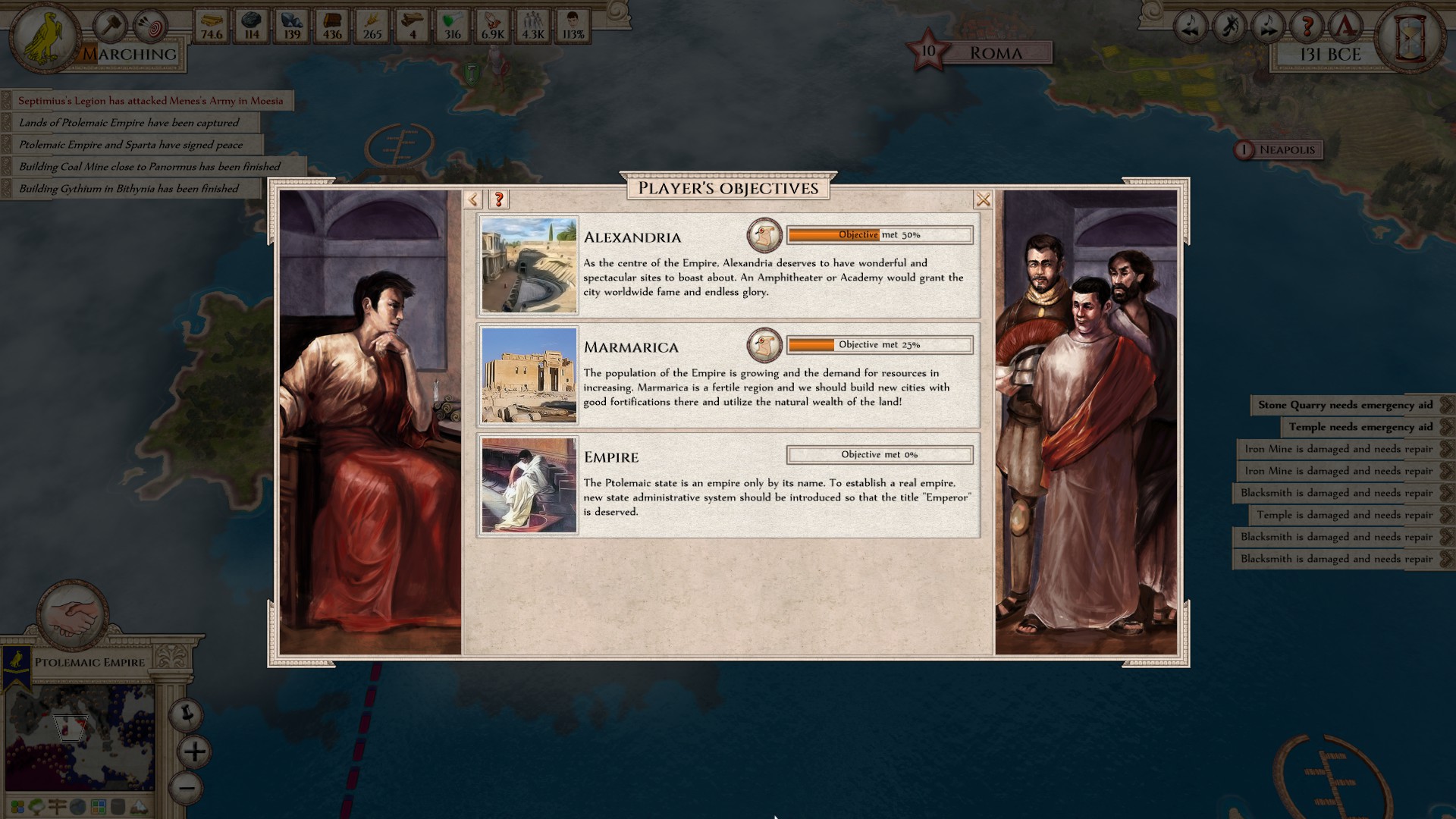
Task: Open the red question mark help button
Action: click(1307, 27)
